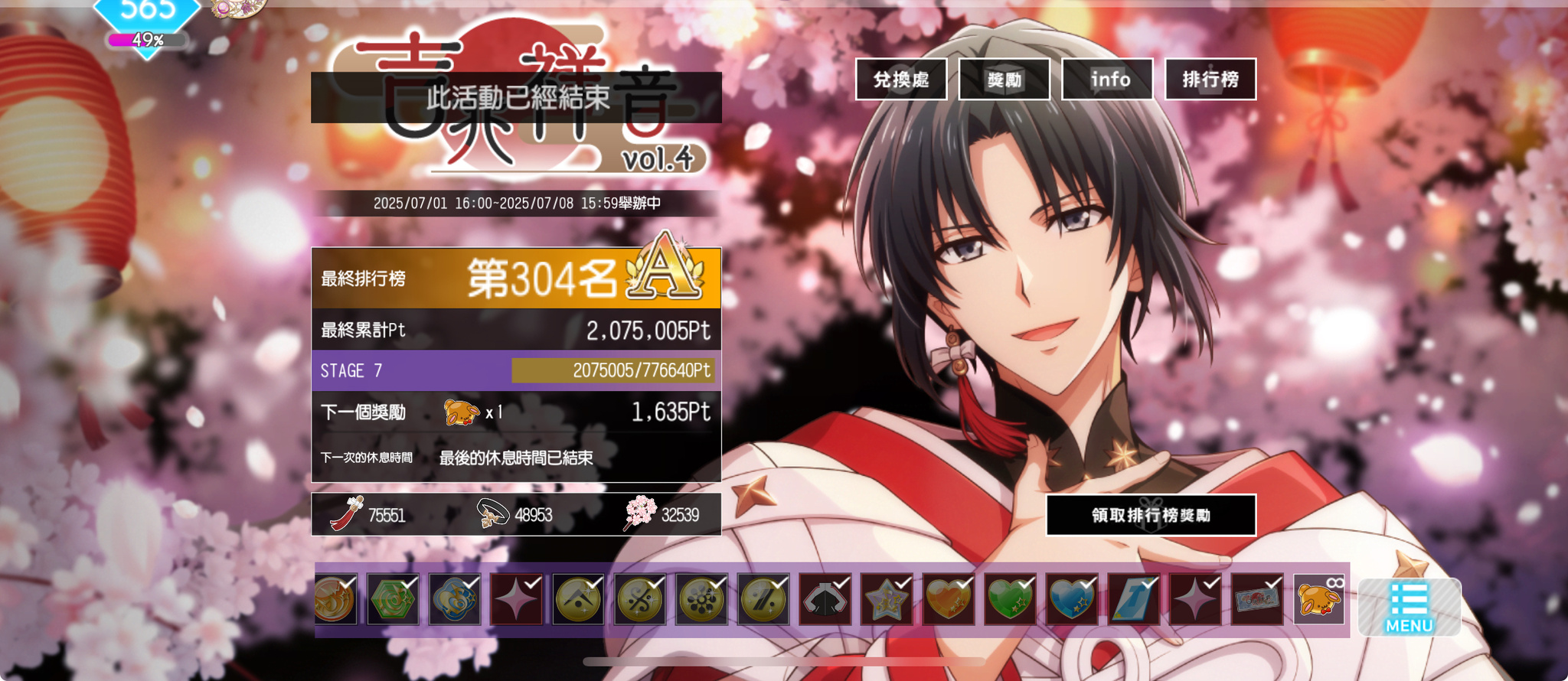The width and height of the screenshot is (1568, 681).
Task: View the 排行榜 ranking board
Action: (x=1210, y=80)
